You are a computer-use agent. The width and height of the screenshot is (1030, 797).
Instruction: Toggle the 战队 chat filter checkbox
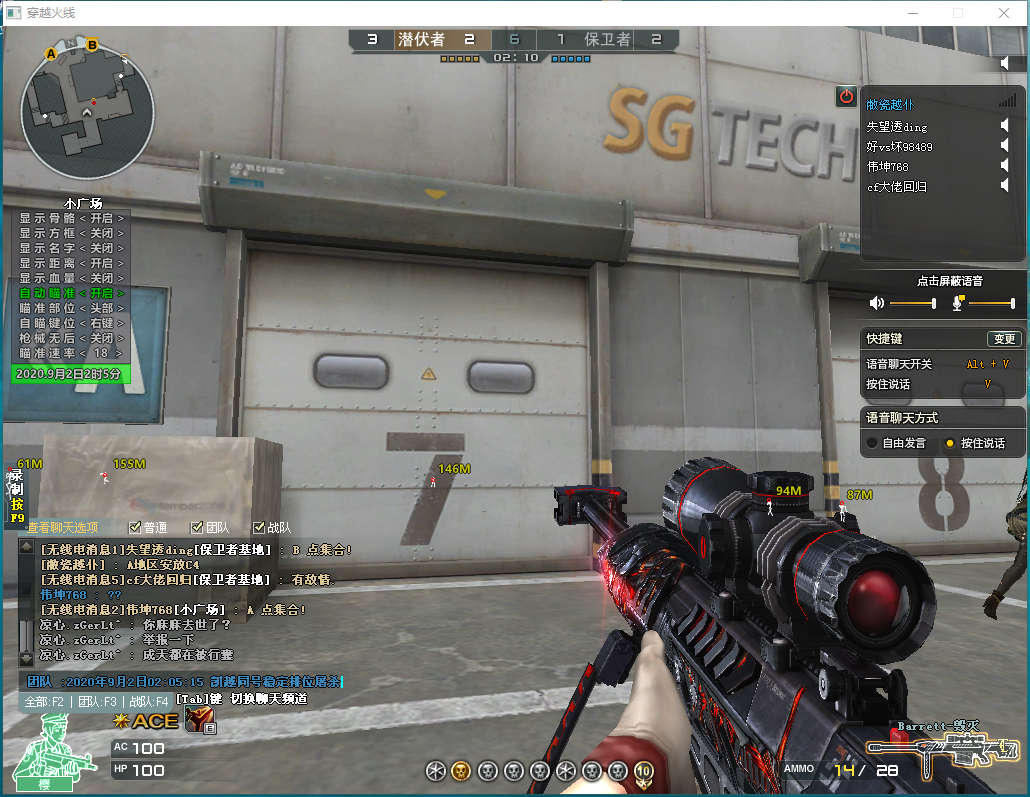point(259,527)
